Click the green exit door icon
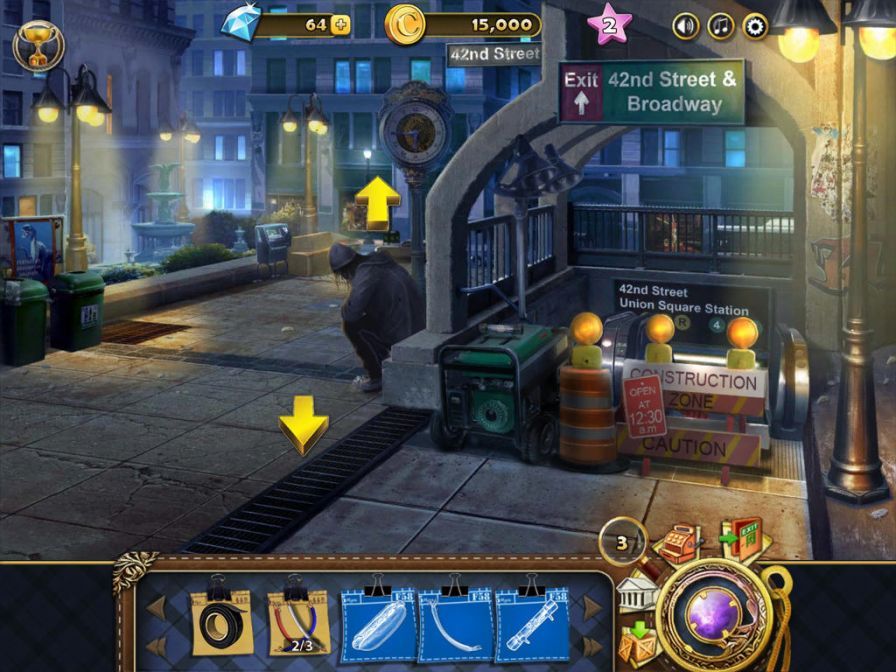This screenshot has height=672, width=896. click(x=742, y=540)
